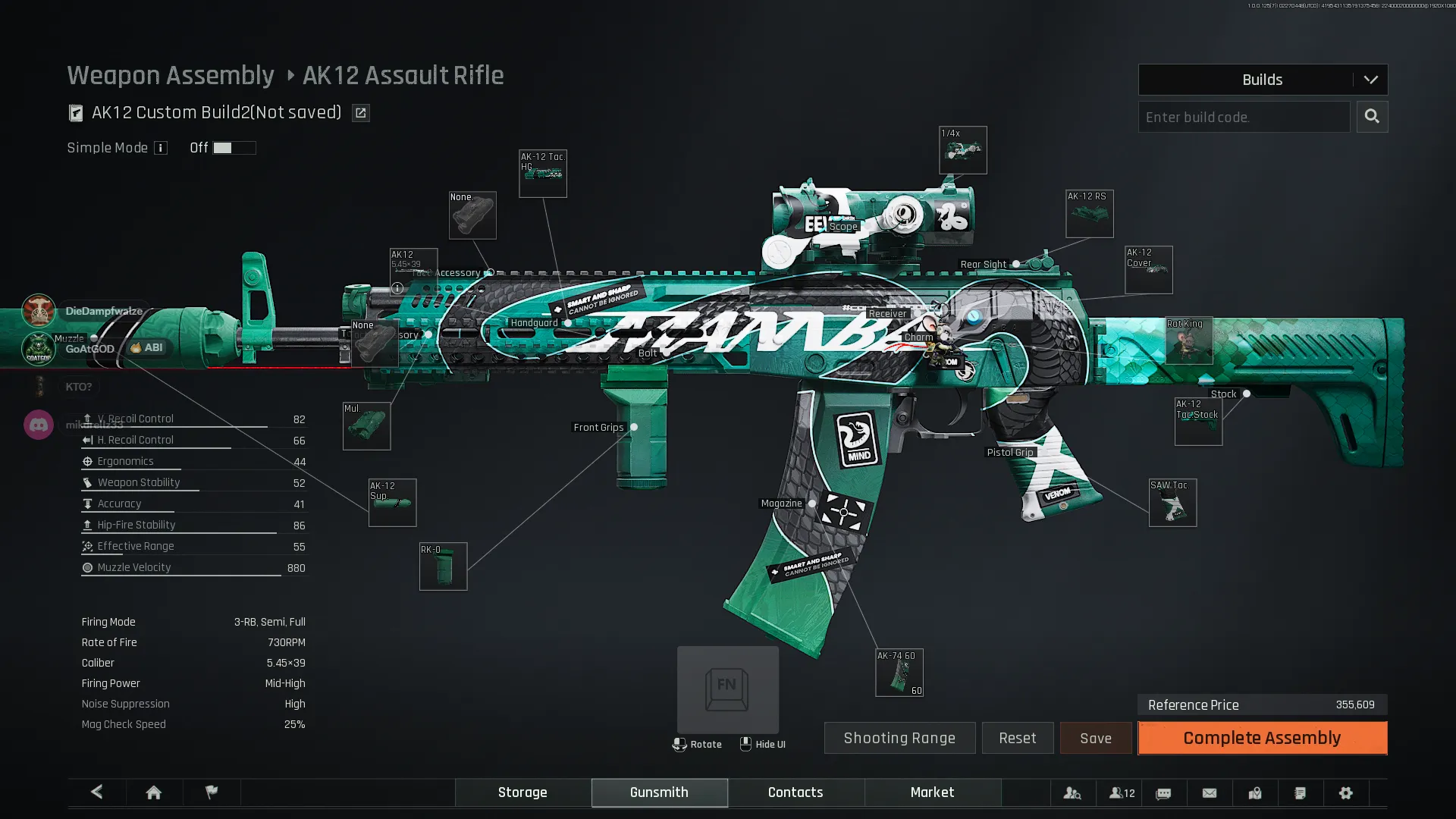Toggle Simple Mode off switch

(x=234, y=148)
